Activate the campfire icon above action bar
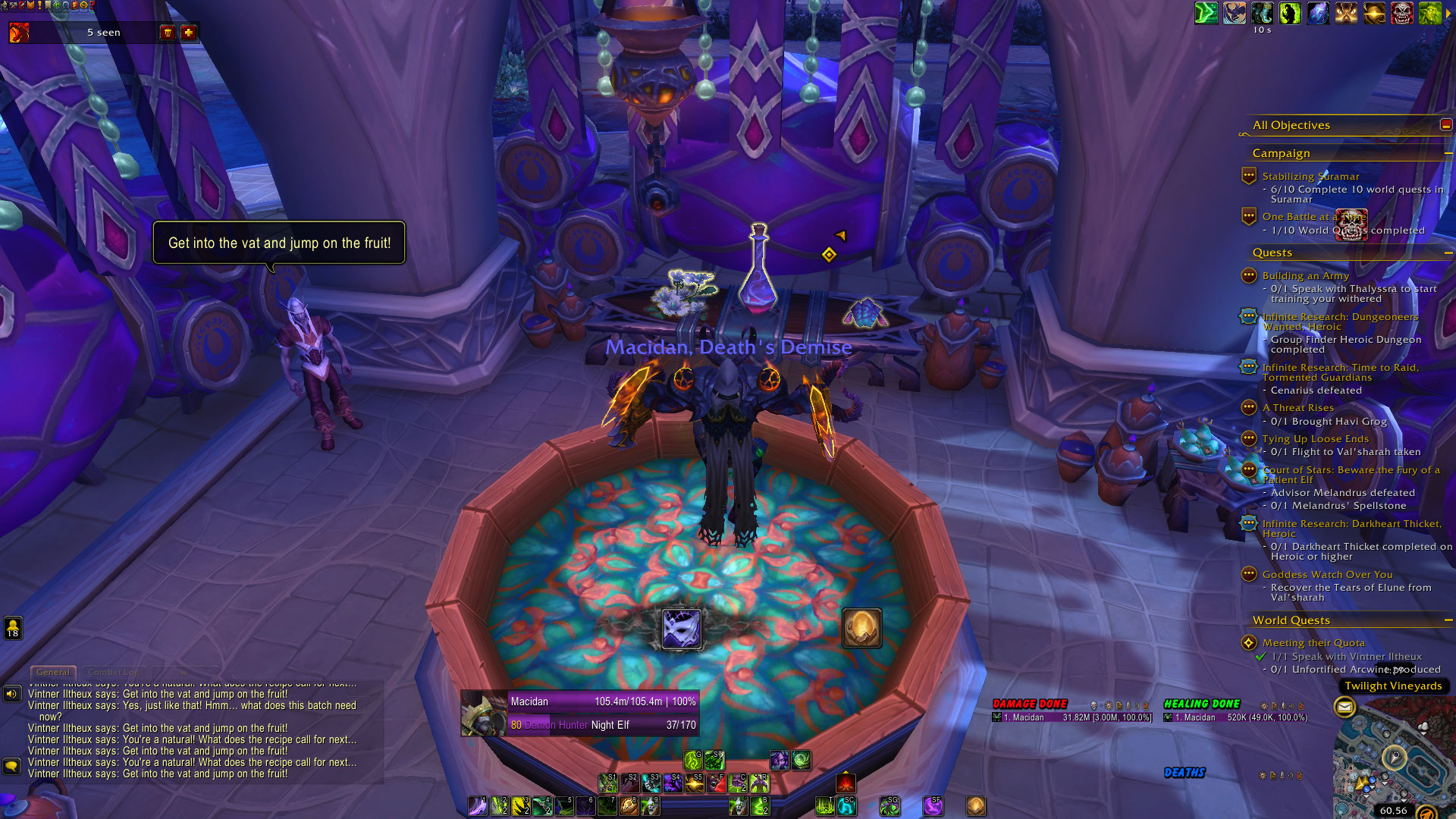1456x819 pixels. click(846, 783)
